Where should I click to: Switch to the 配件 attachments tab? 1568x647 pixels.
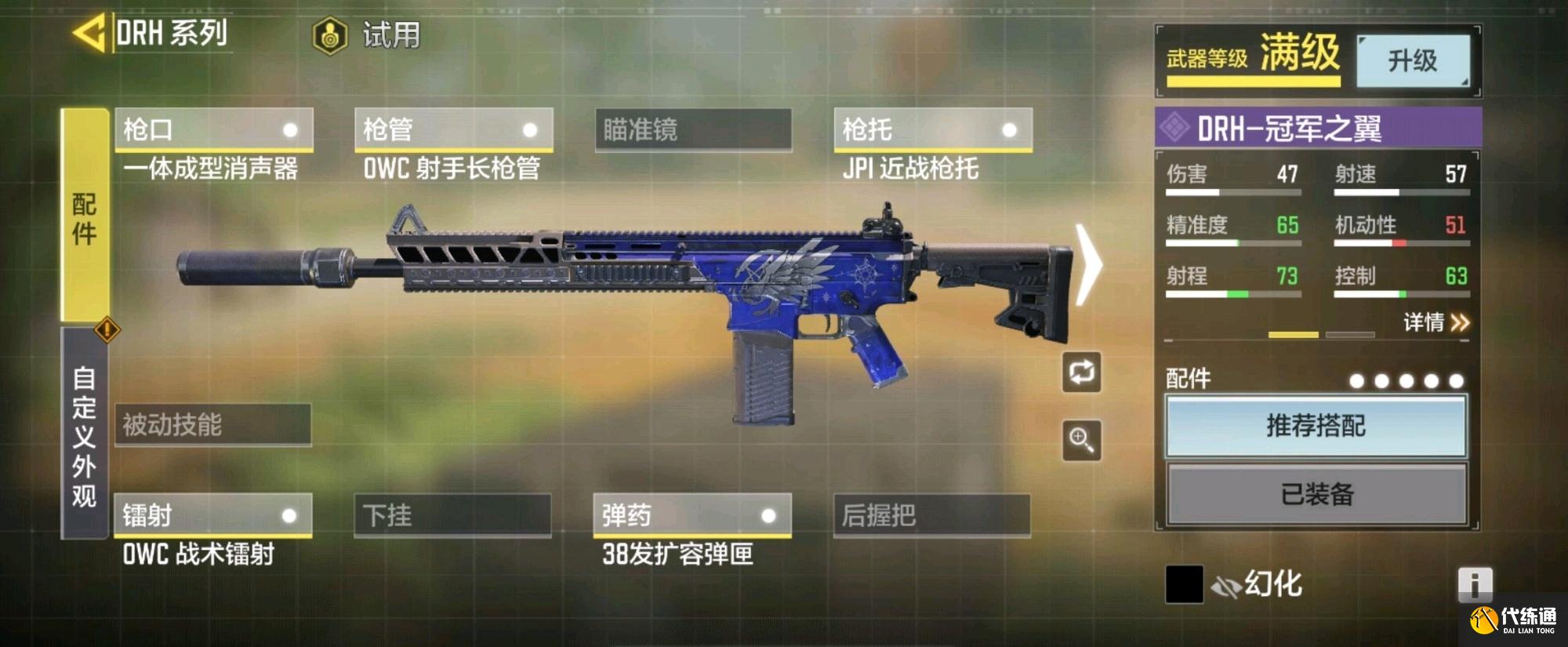85,216
